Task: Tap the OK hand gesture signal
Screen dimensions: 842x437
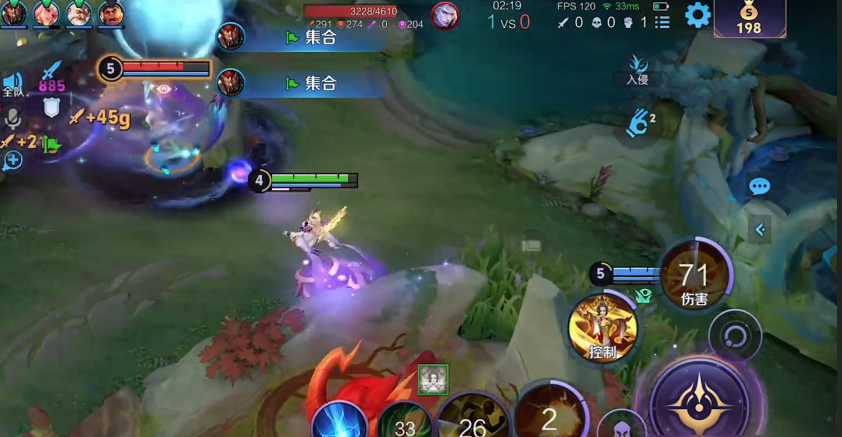Action: click(638, 123)
